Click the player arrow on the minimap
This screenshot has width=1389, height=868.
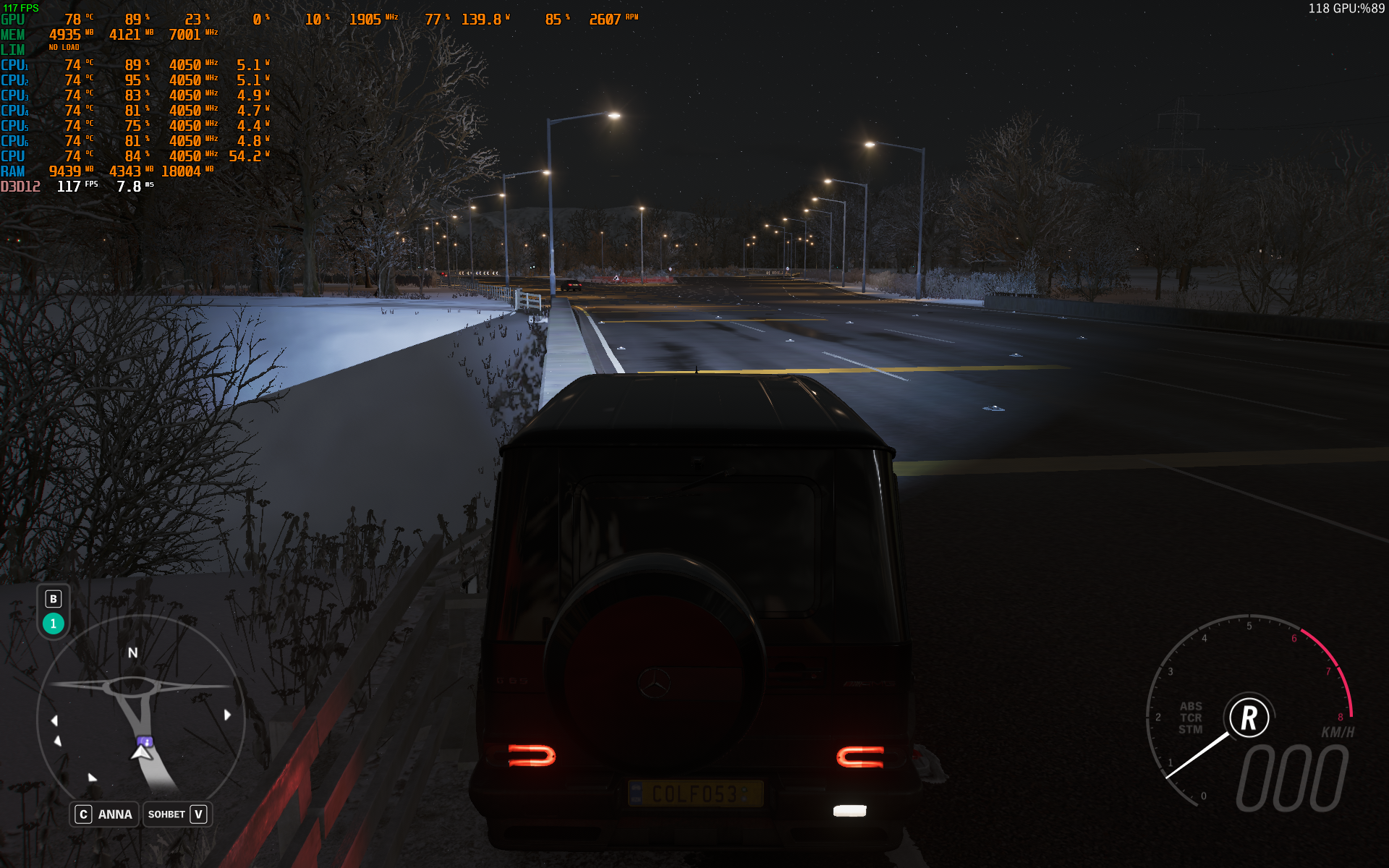click(x=142, y=752)
